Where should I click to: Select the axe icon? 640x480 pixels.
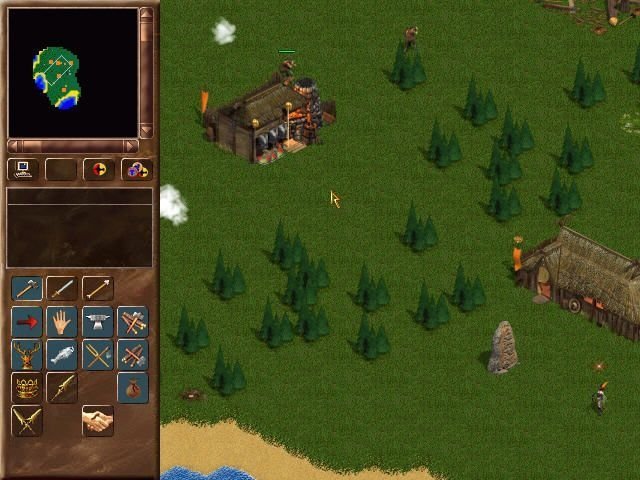pyautogui.click(x=27, y=289)
